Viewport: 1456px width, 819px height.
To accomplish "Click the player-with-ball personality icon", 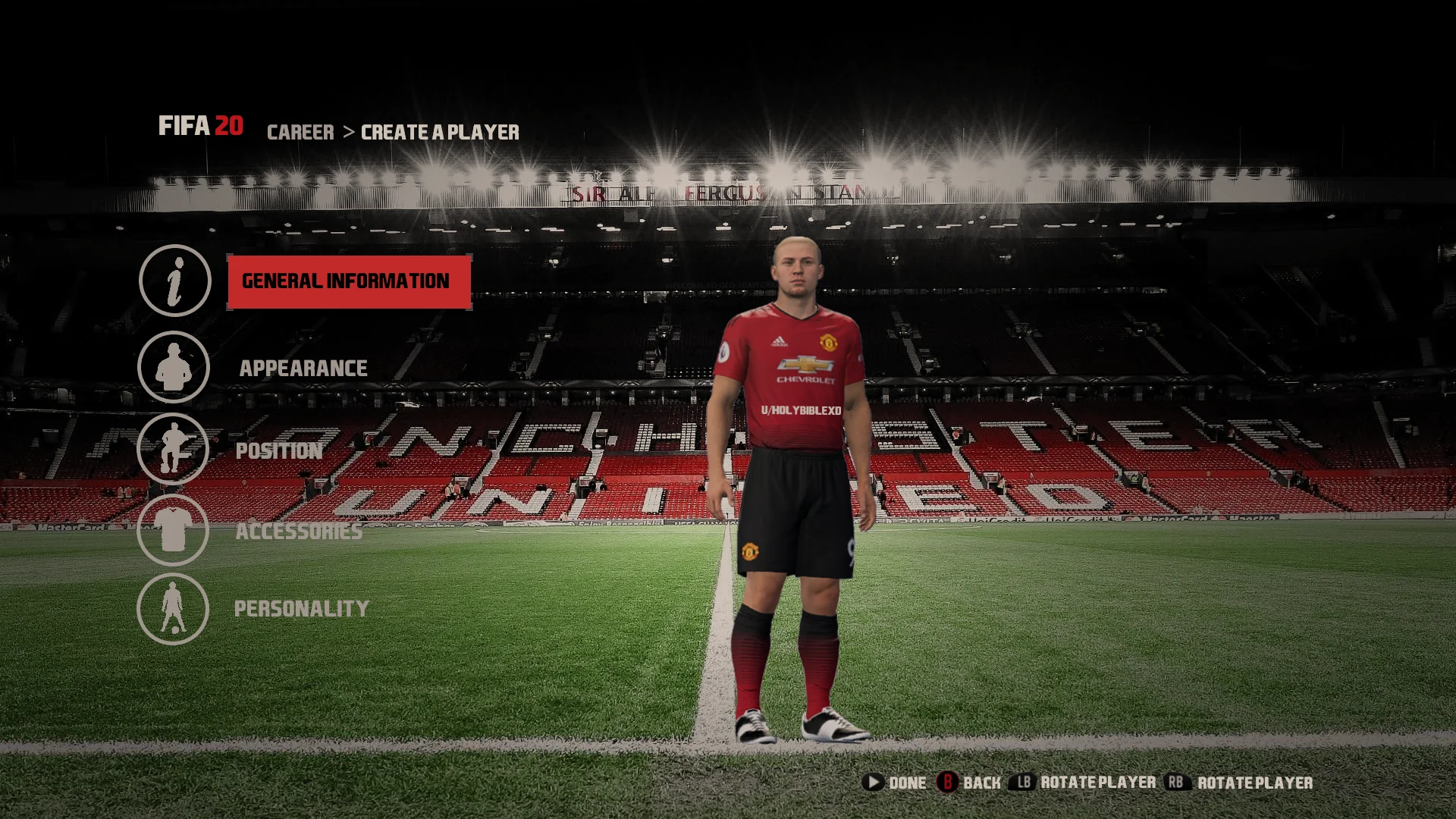I will click(x=173, y=608).
